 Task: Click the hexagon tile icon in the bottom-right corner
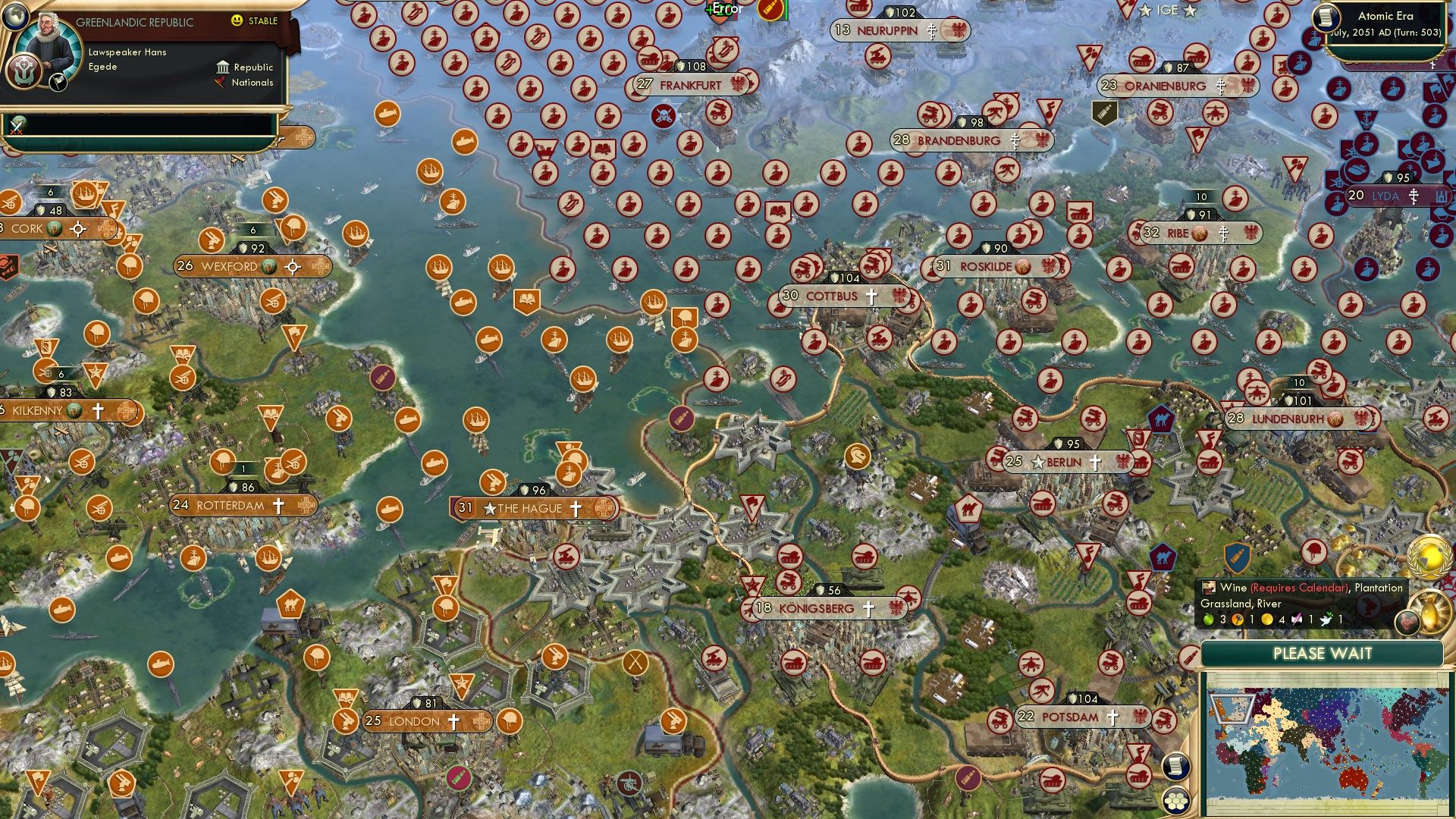tap(1176, 801)
